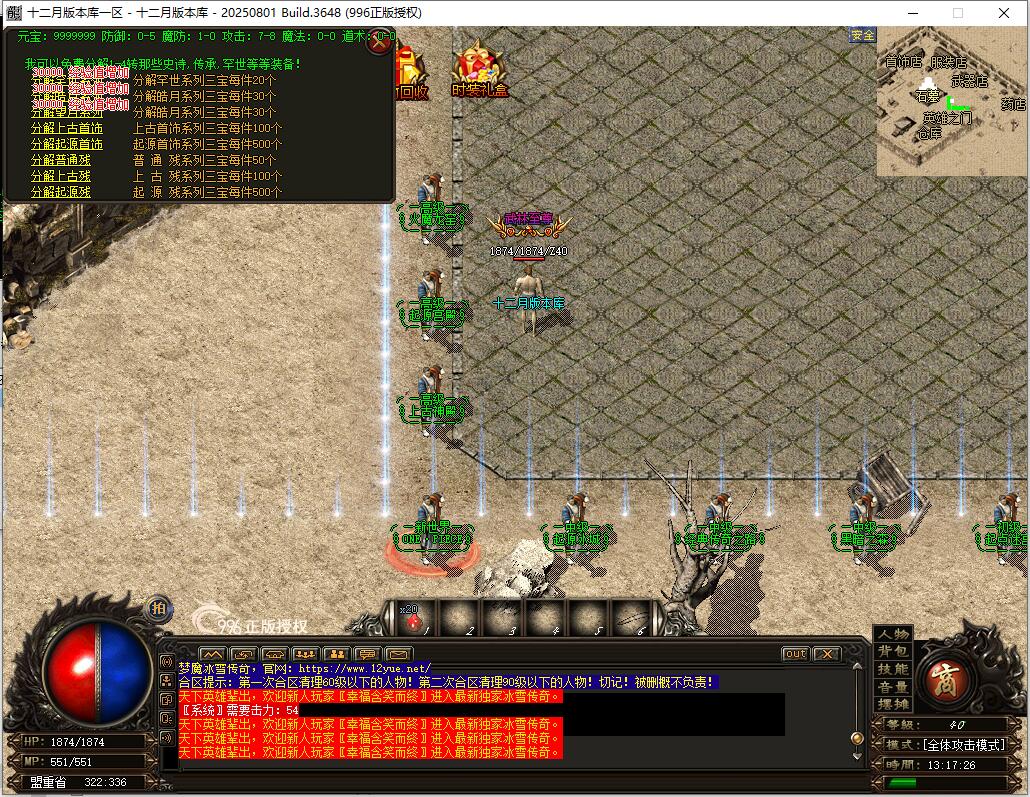Click the 分解普通残 option
Screen dimensions: 1030x797
[x=60, y=160]
